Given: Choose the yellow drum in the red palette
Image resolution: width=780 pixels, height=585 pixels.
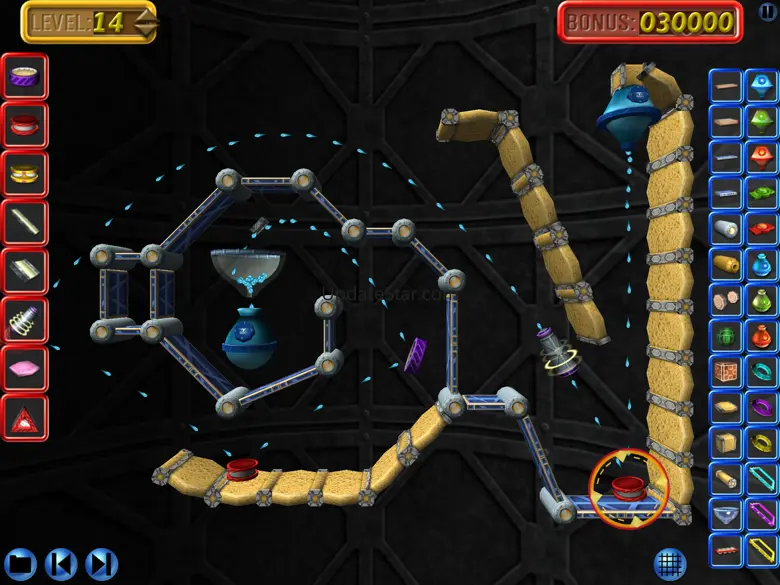Looking at the screenshot, I should [24, 173].
